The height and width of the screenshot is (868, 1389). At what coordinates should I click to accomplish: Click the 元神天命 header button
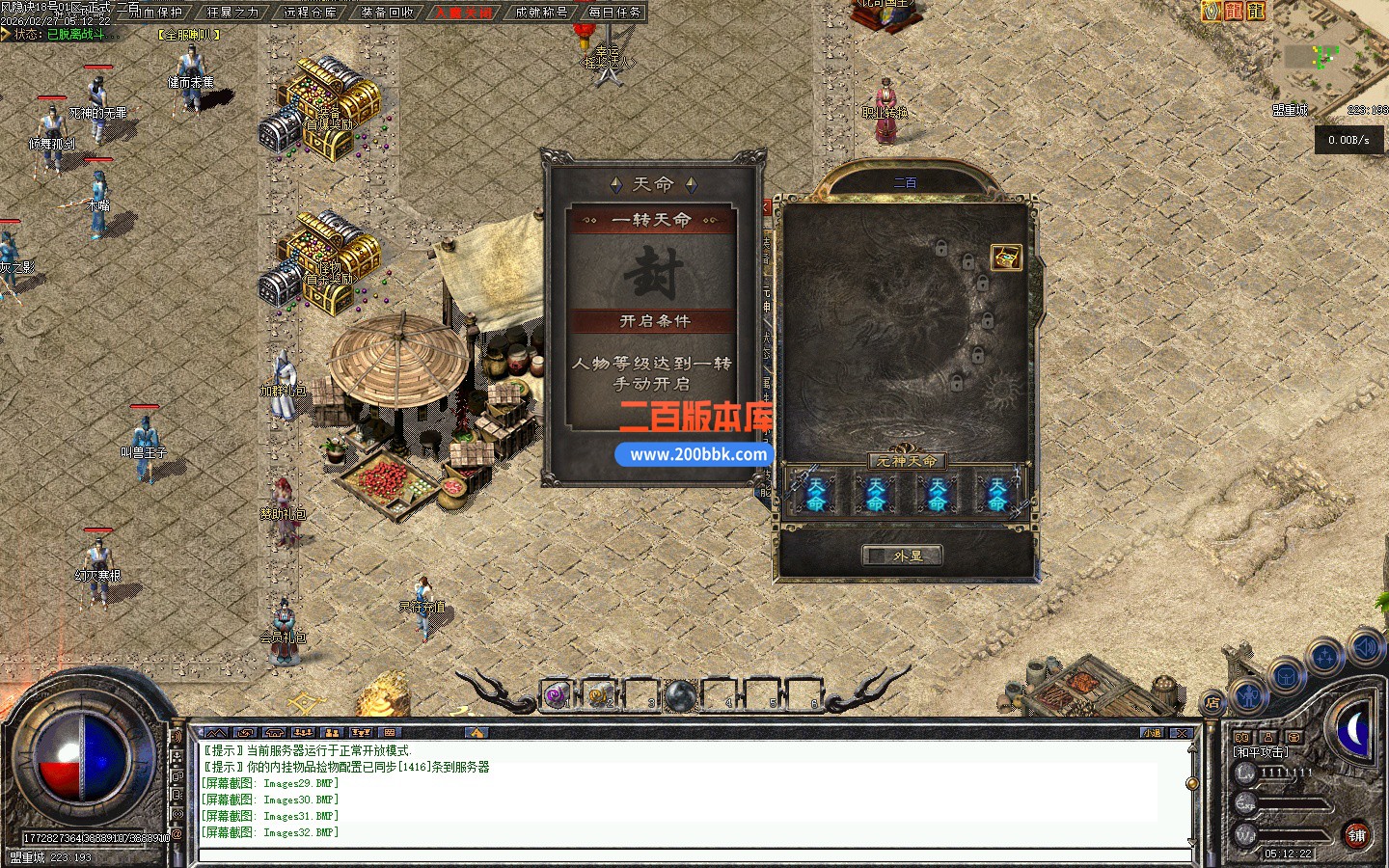click(x=906, y=461)
